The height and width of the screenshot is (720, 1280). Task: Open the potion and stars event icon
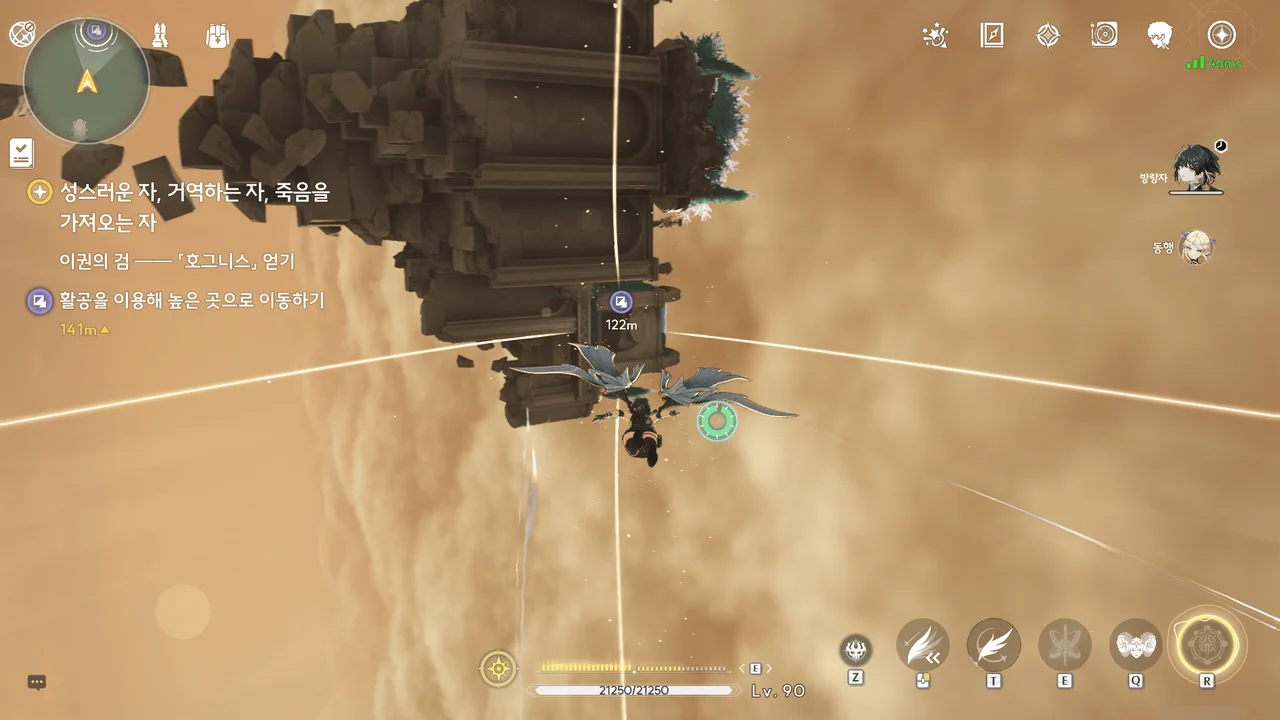pyautogui.click(x=934, y=36)
